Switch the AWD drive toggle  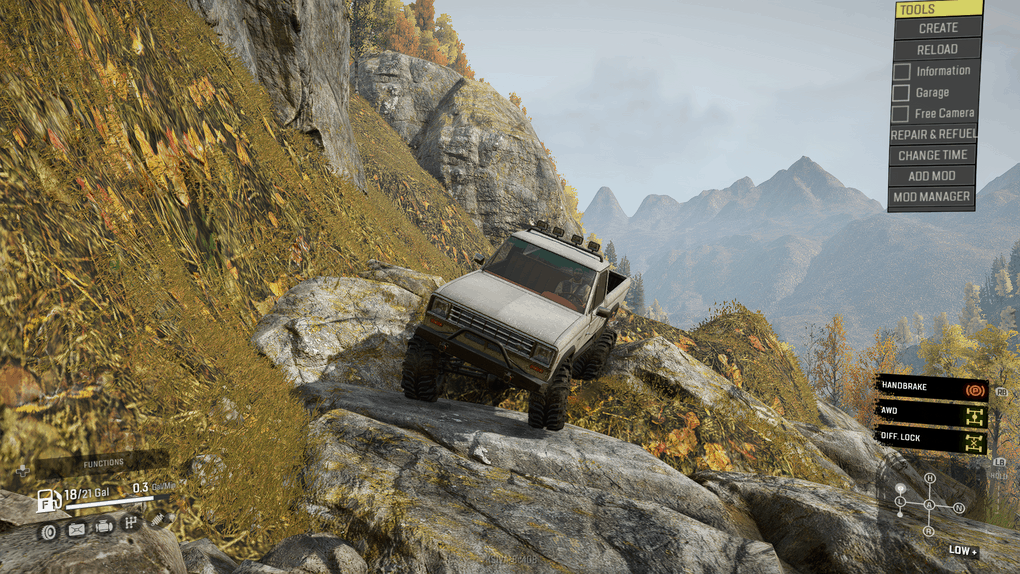tap(931, 411)
